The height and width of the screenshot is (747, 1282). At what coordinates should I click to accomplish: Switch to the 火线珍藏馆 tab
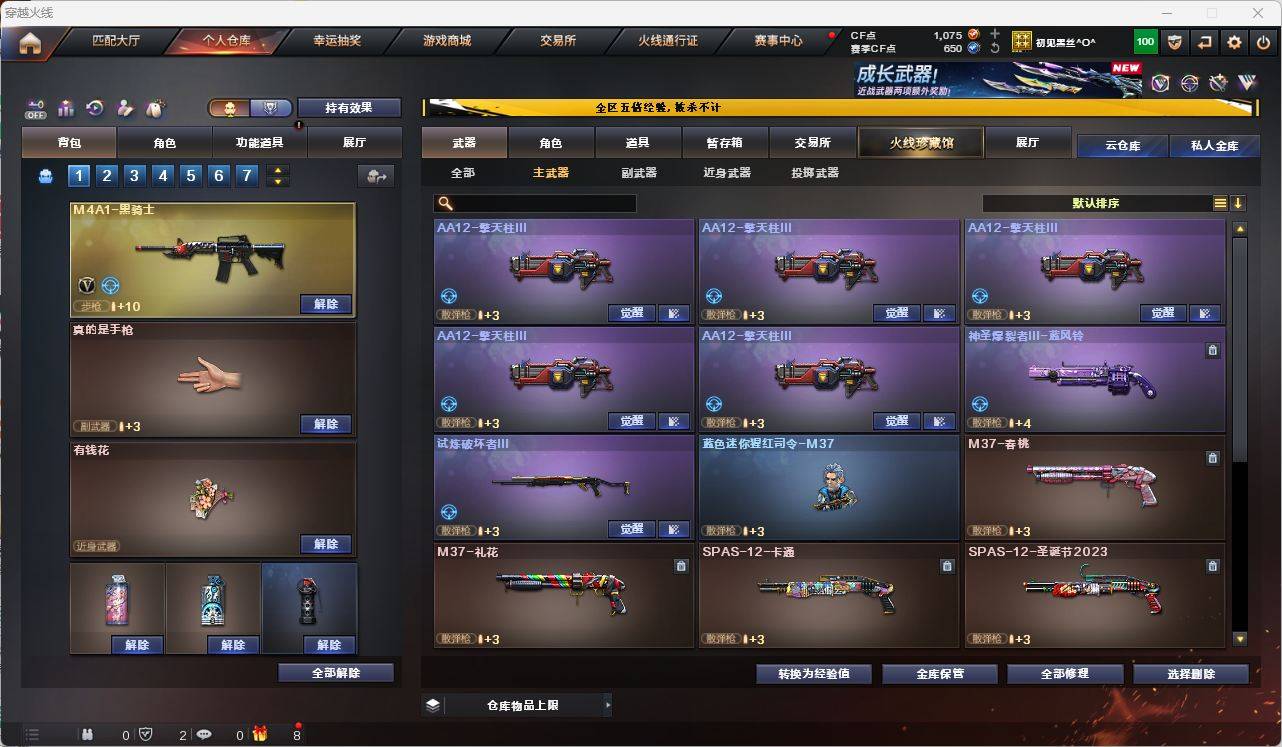(x=919, y=143)
